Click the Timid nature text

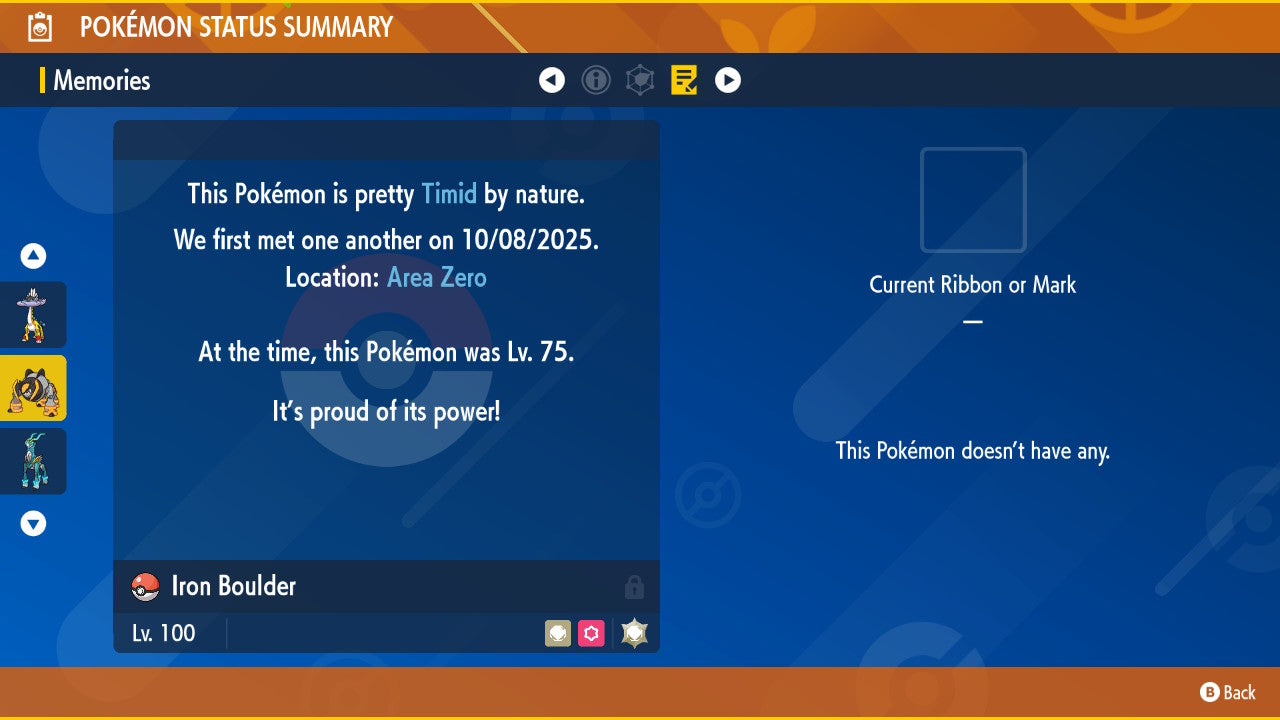pyautogui.click(x=449, y=194)
